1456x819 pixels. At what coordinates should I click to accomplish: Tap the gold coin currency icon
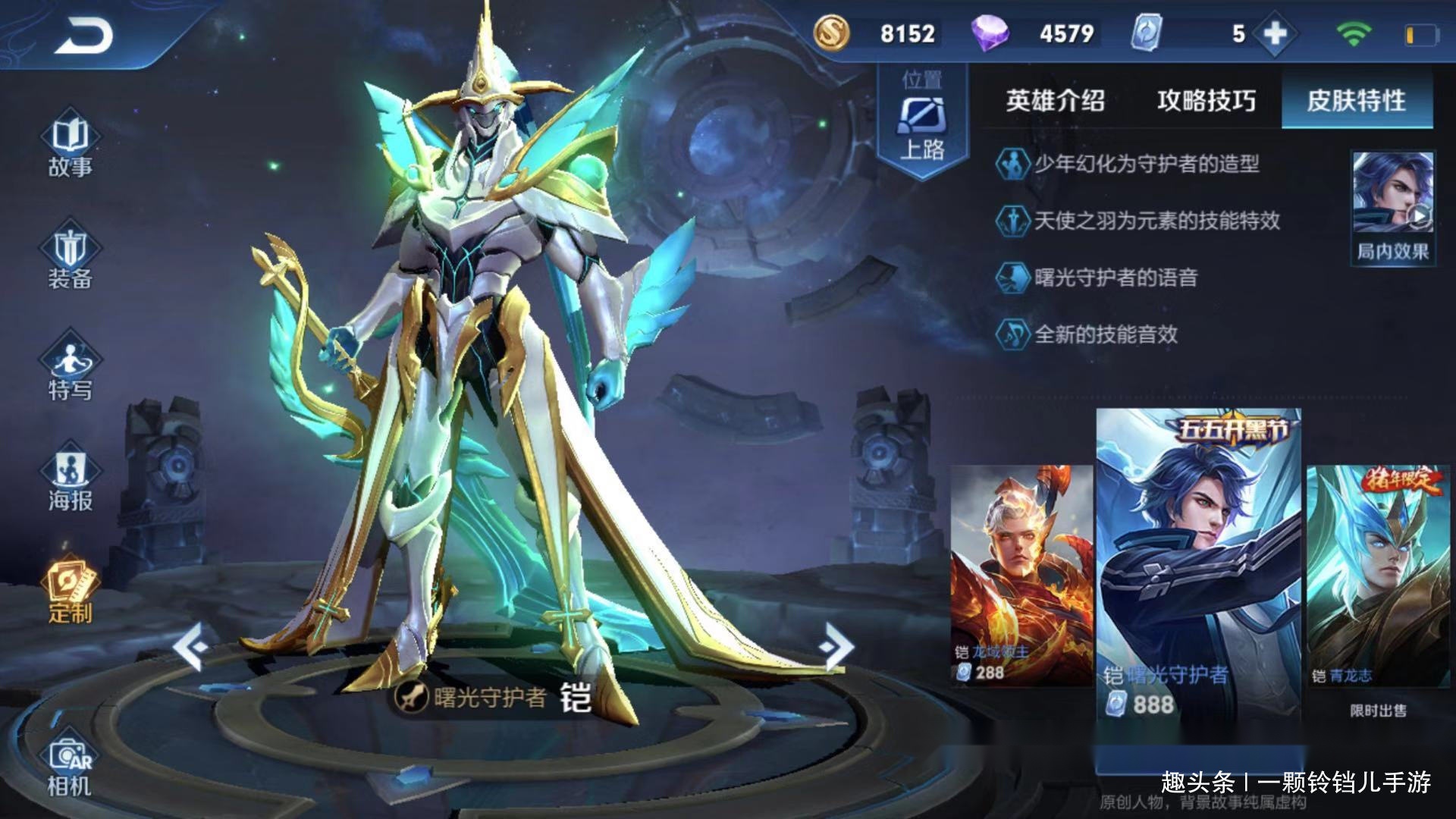pyautogui.click(x=831, y=33)
